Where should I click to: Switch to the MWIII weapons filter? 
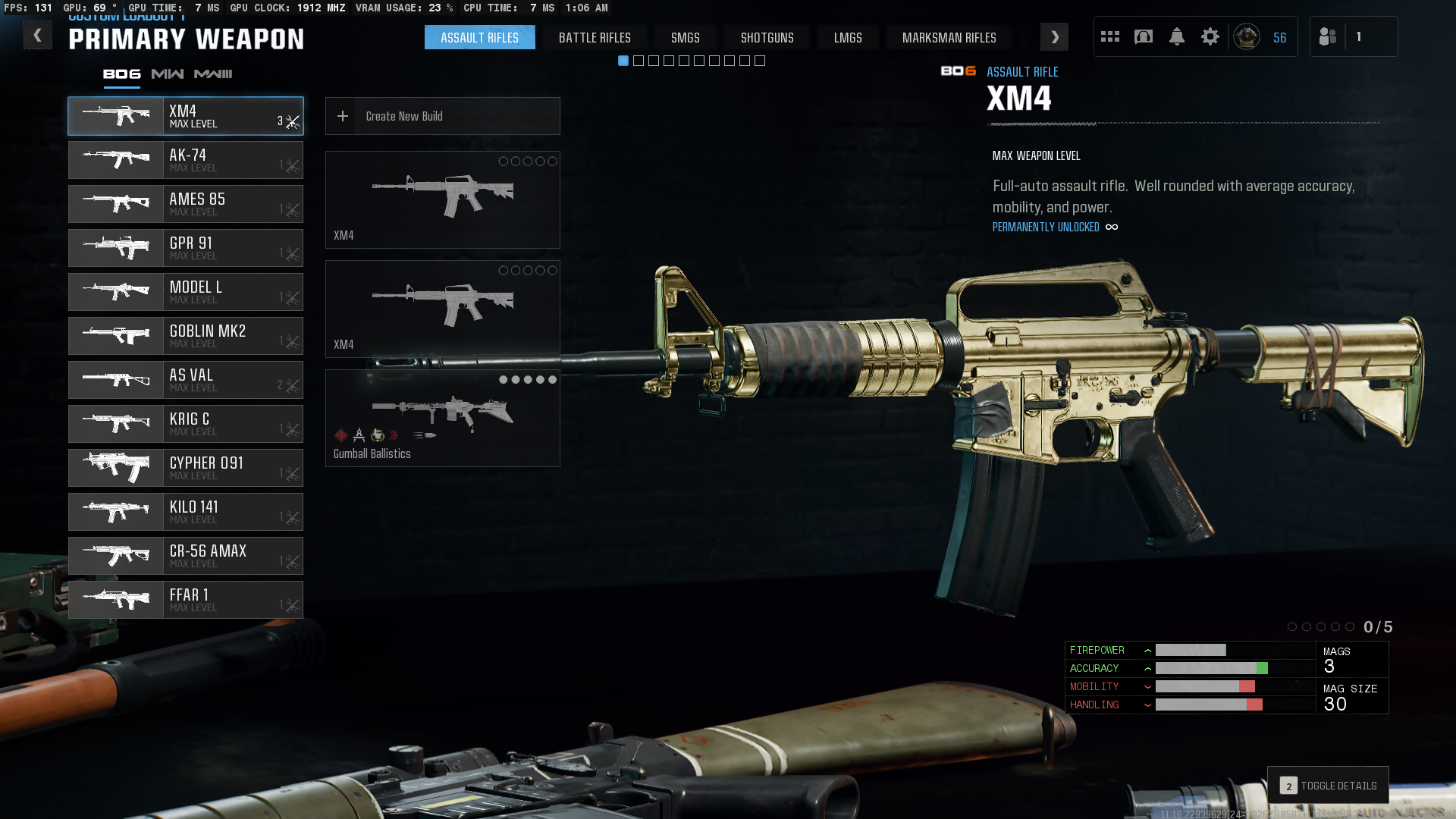click(x=213, y=74)
